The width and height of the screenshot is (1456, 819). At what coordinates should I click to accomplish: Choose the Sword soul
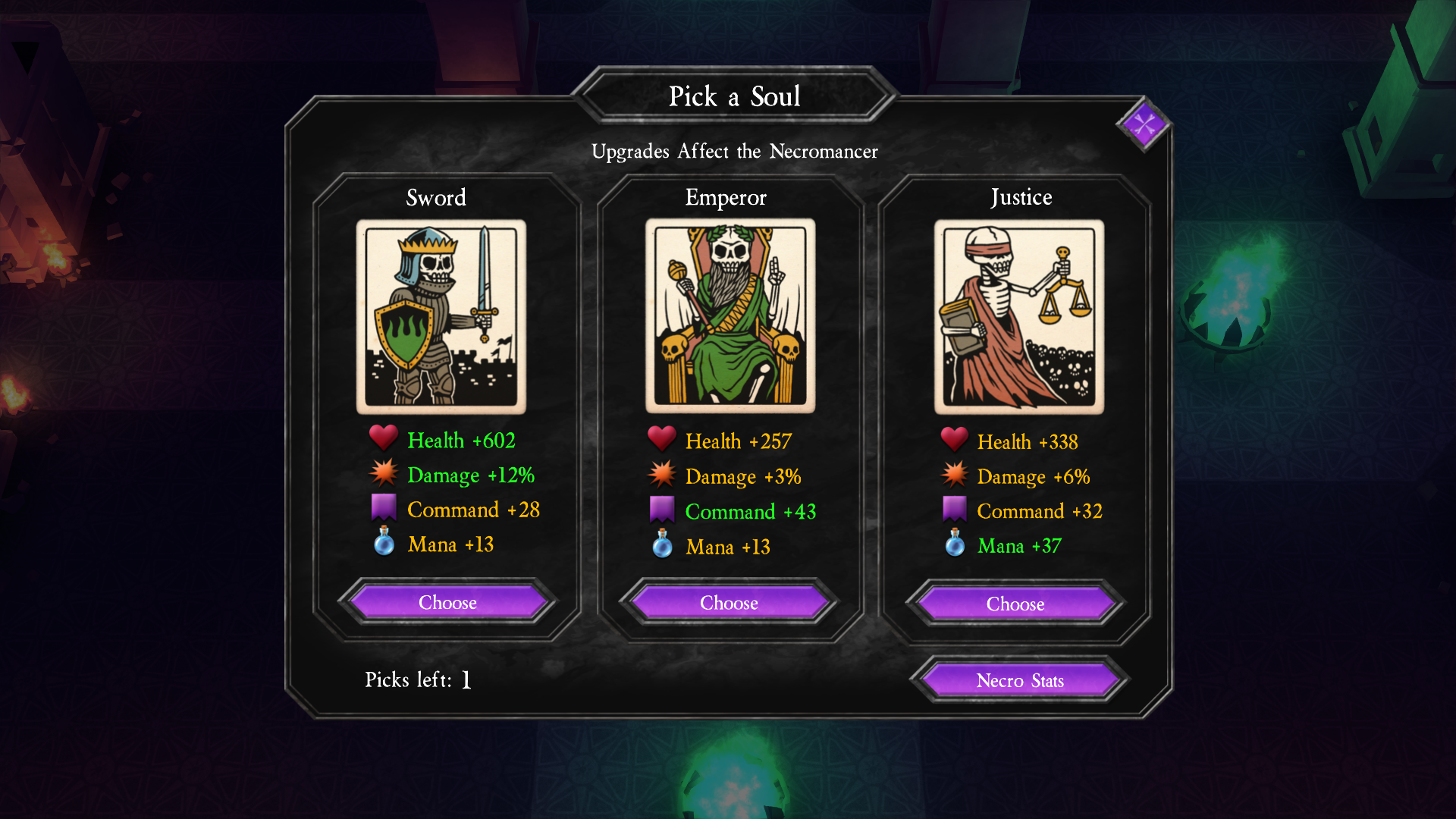coord(447,602)
